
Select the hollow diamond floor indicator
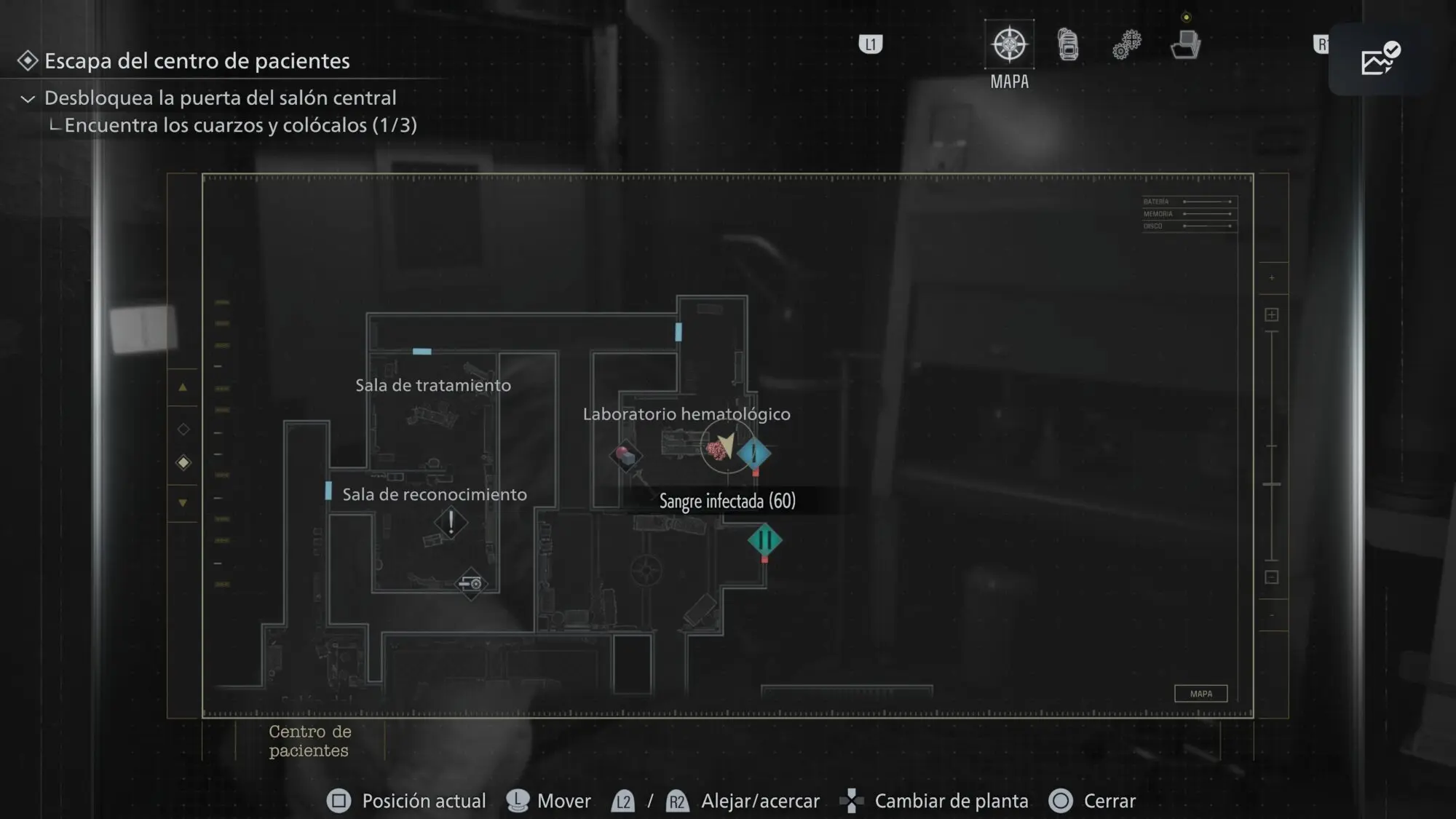tap(183, 429)
